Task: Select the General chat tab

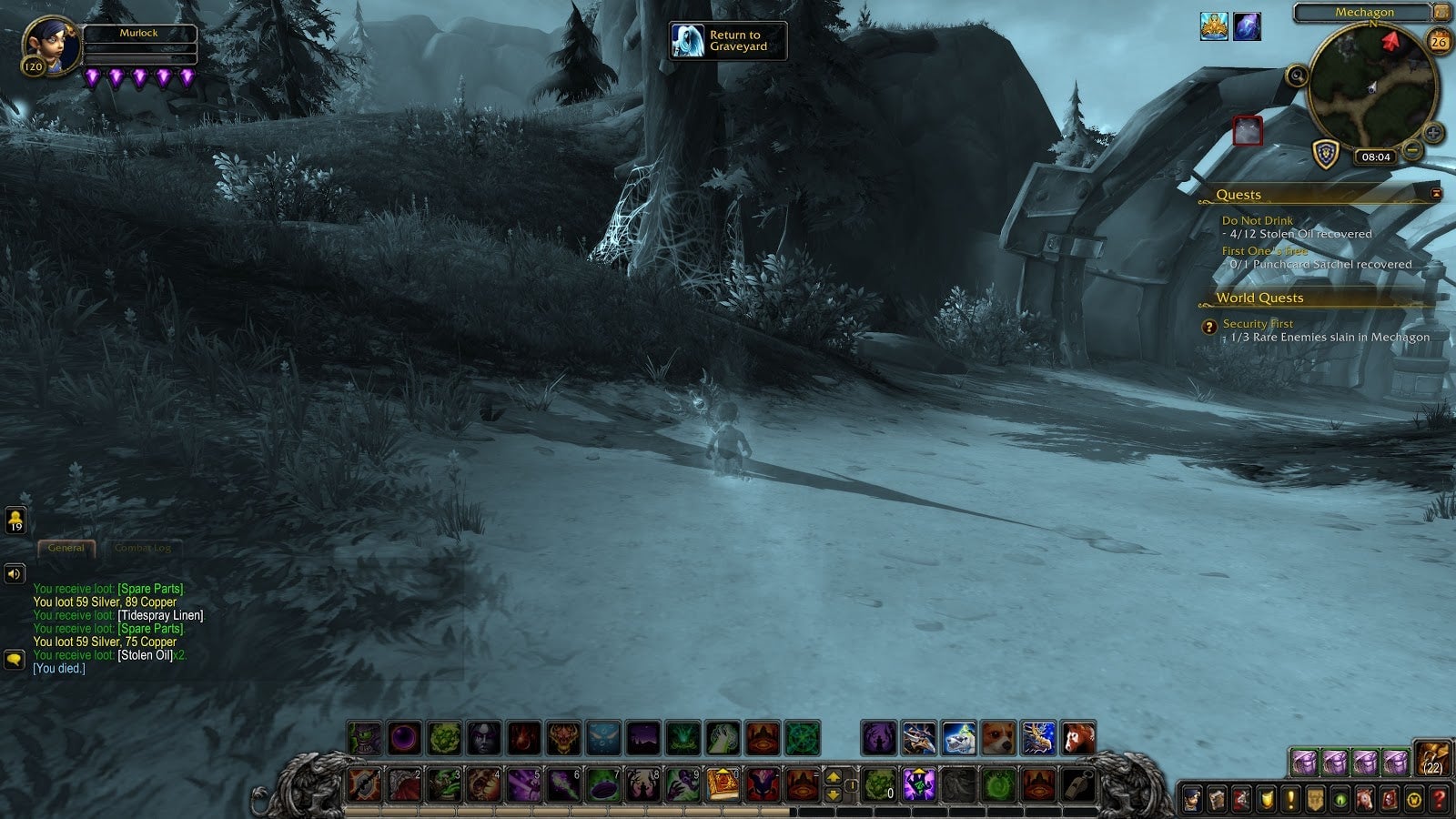Action: (x=66, y=548)
